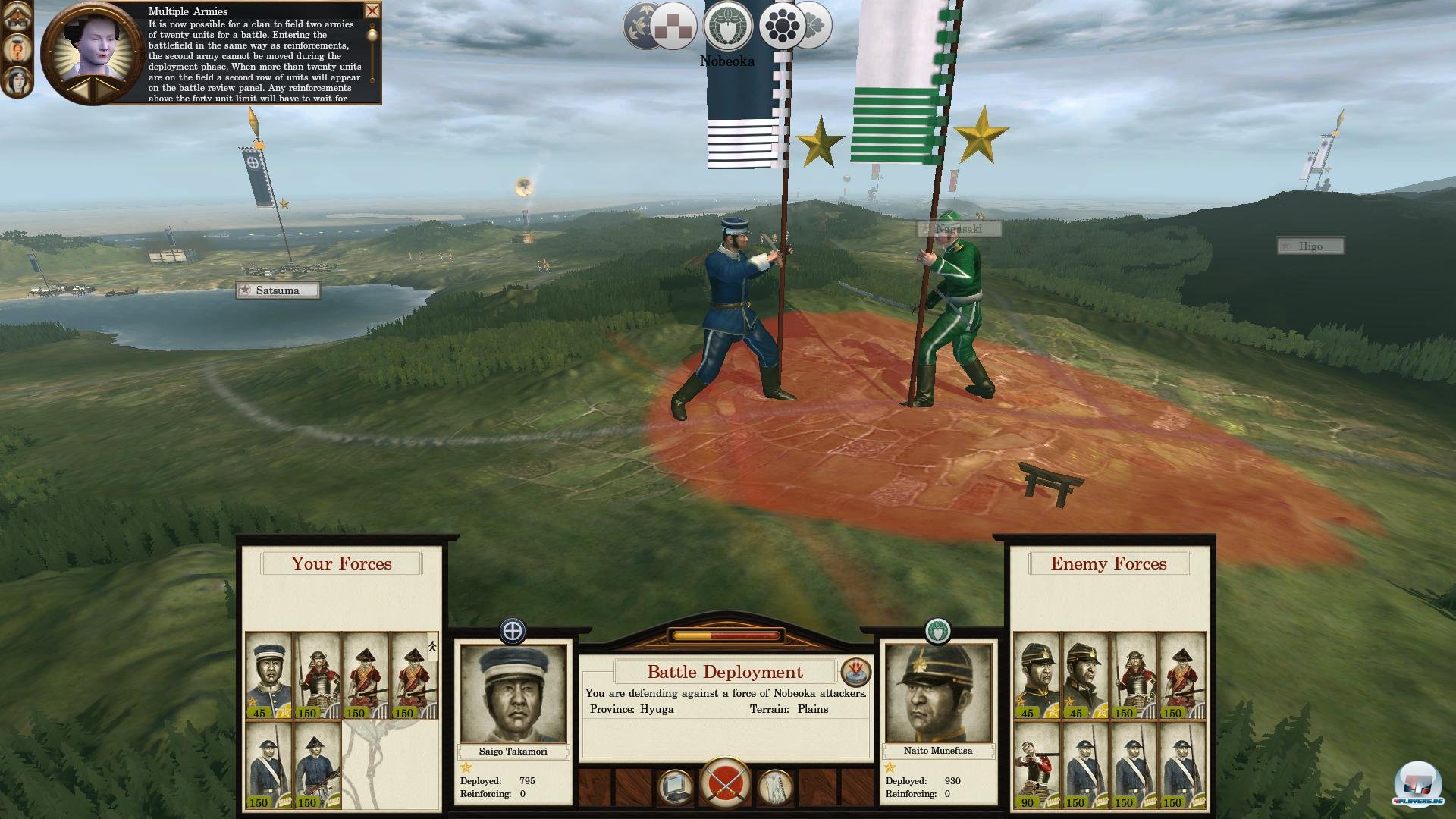Select your 45-man general unit card
The height and width of the screenshot is (819, 1456).
(268, 676)
